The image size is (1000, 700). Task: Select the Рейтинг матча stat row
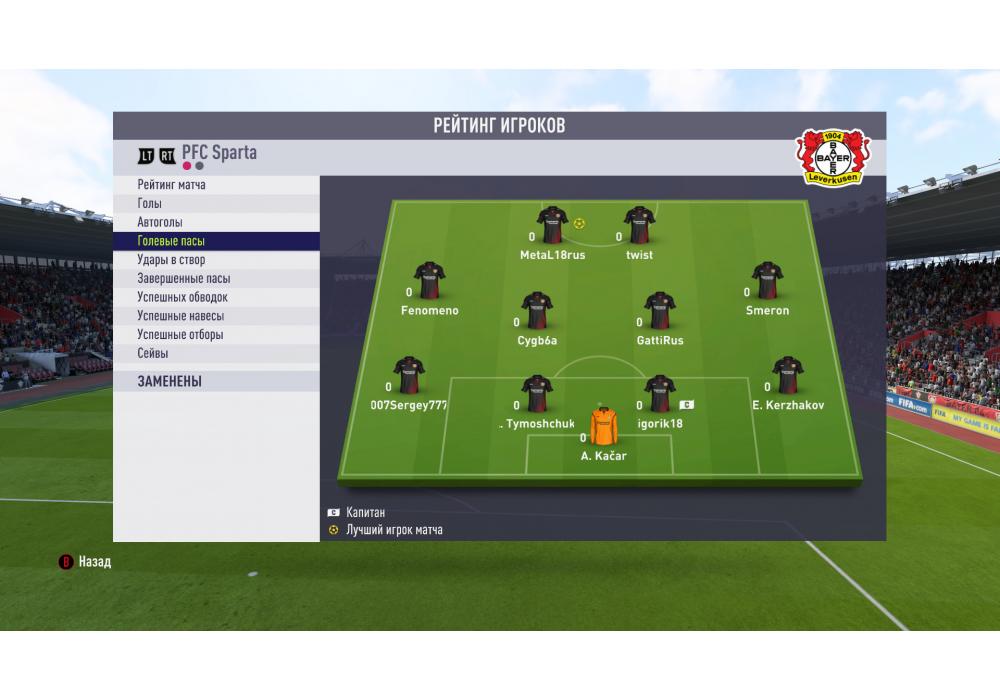(x=216, y=185)
